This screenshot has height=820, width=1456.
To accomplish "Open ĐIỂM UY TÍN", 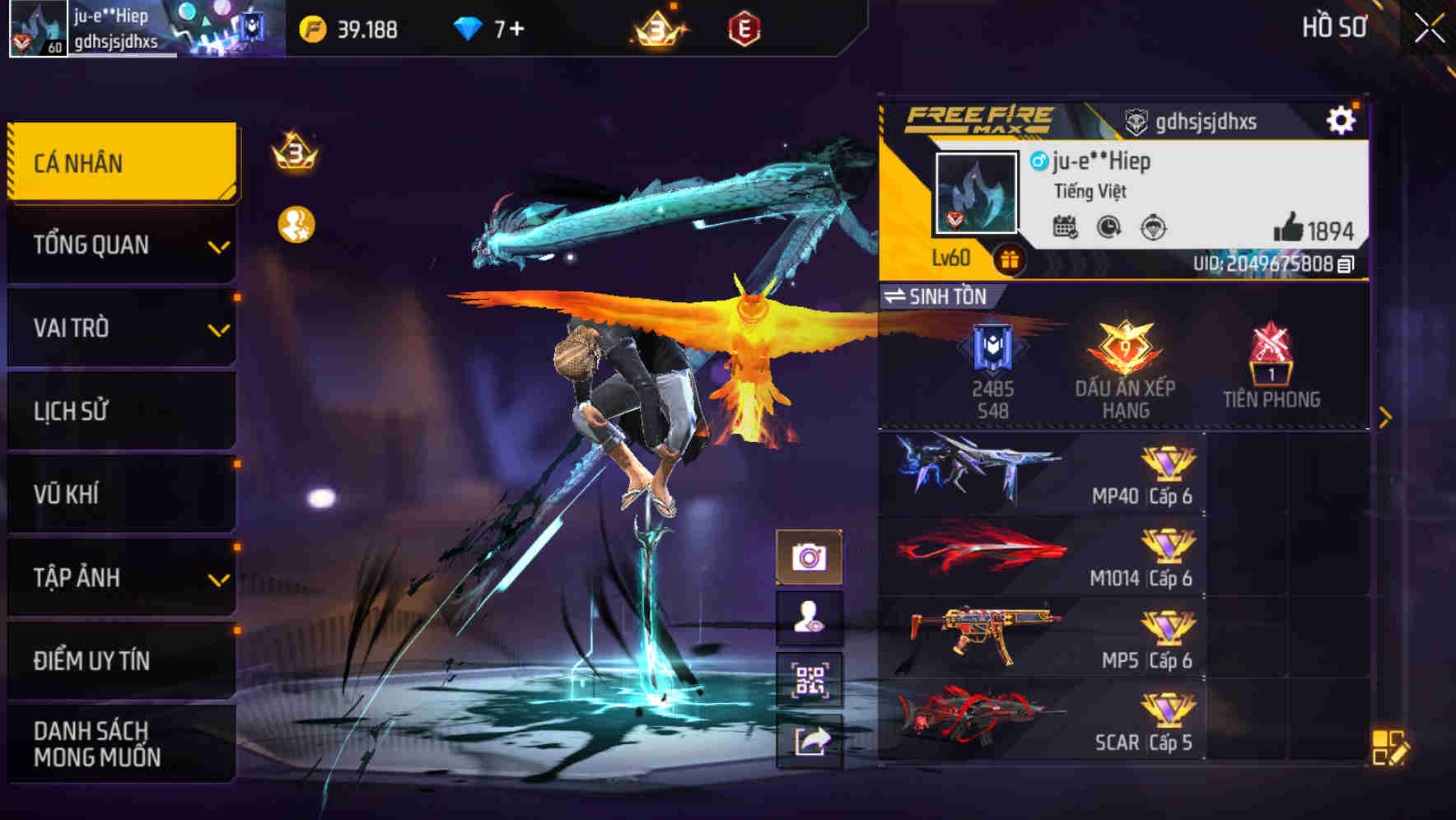I will (x=120, y=659).
